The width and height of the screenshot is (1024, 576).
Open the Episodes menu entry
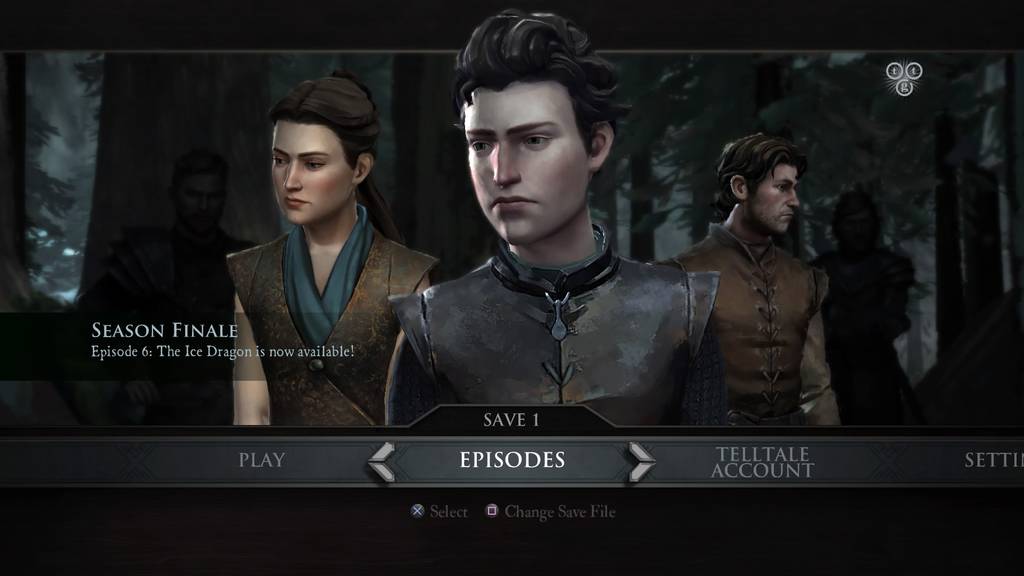(x=512, y=460)
